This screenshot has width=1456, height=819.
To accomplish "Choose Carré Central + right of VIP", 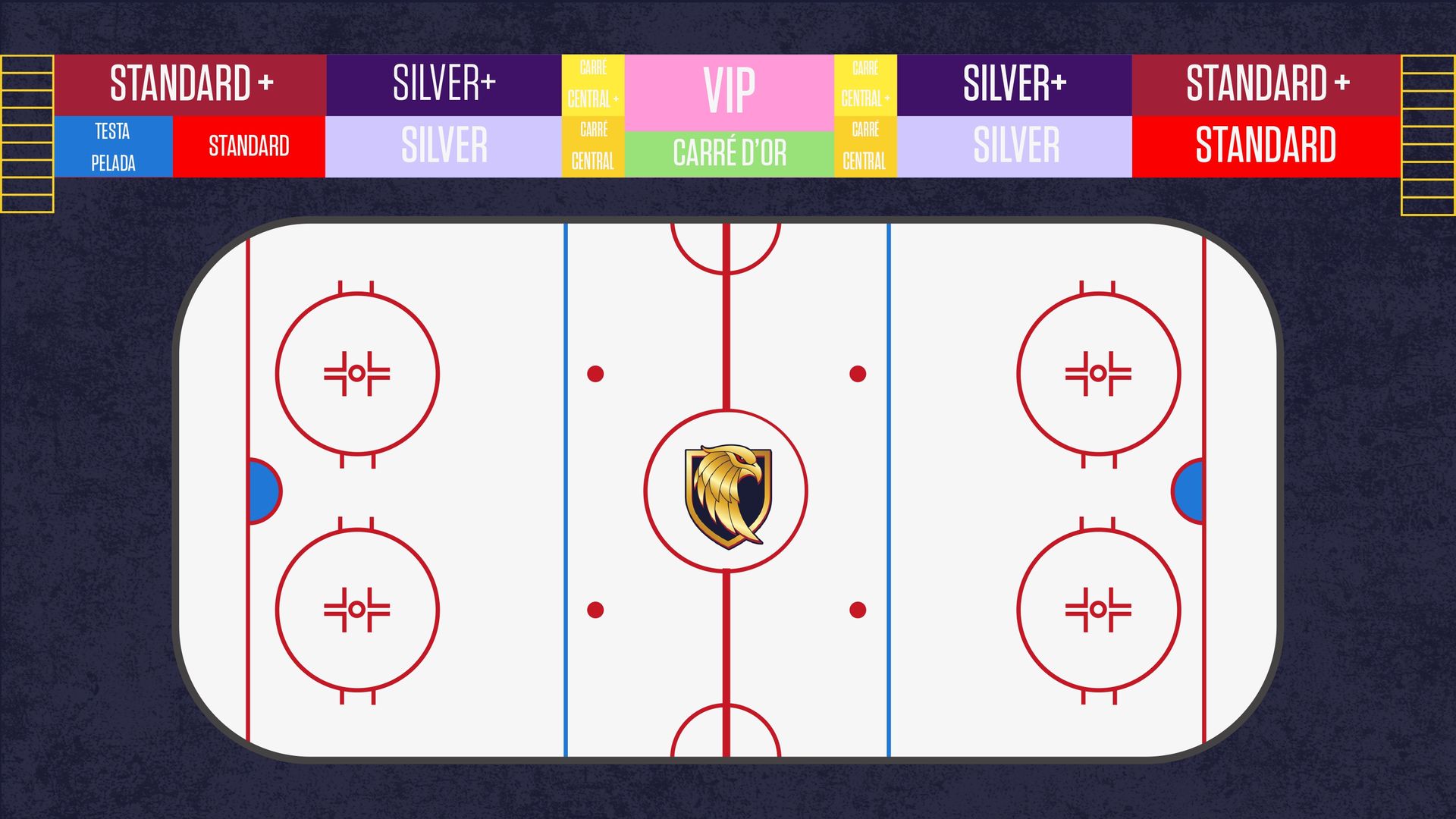I will point(865,84).
